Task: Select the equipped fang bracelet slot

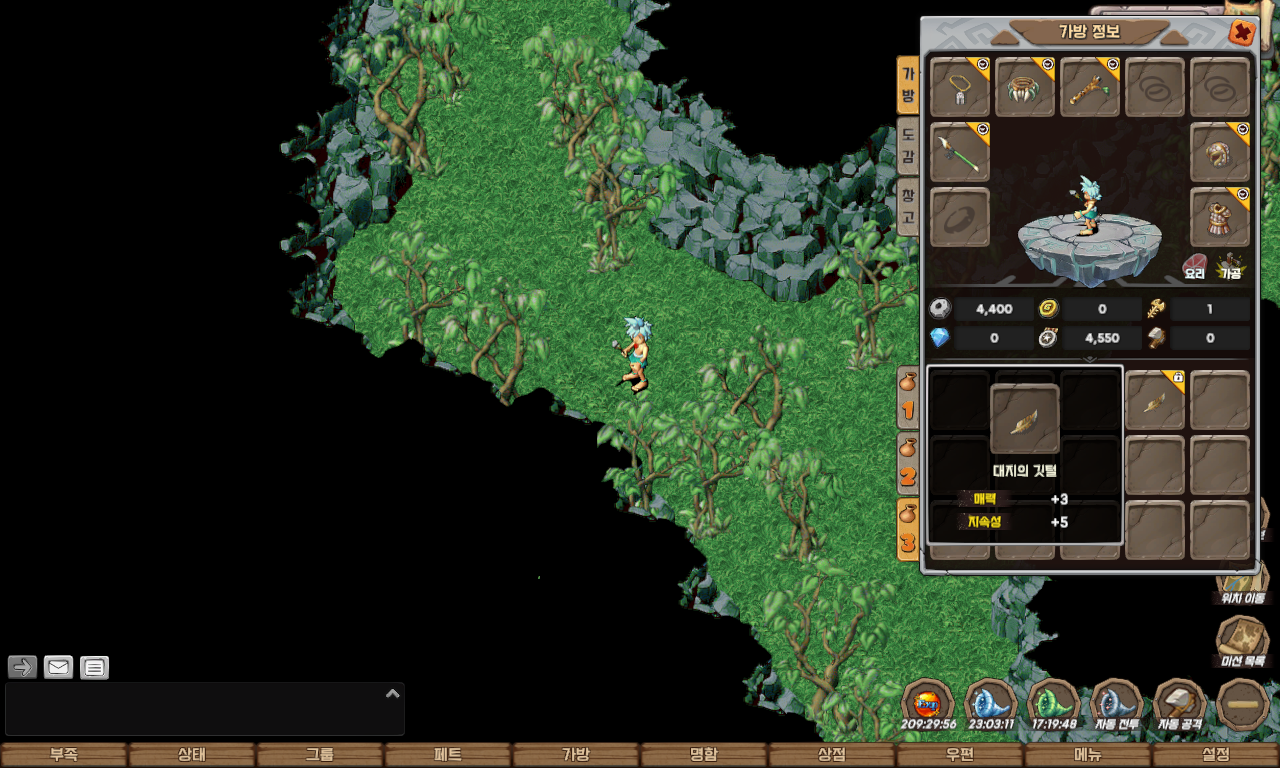Action: click(1025, 87)
